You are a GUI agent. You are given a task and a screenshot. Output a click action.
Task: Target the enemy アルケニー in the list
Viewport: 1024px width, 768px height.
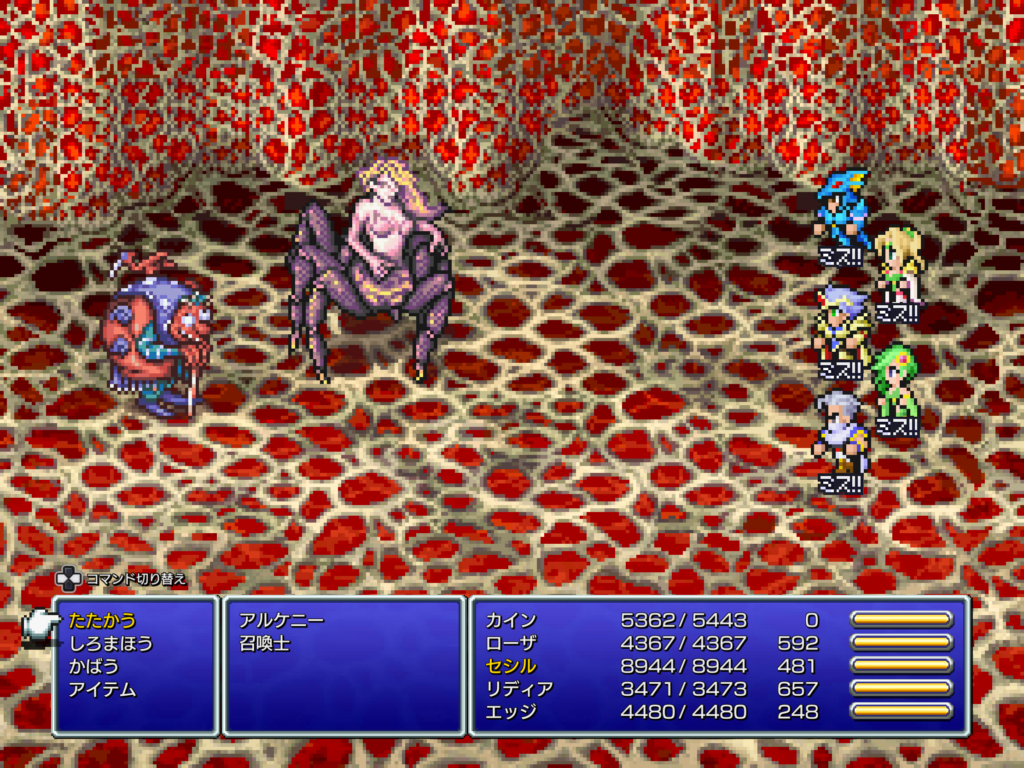[281, 620]
